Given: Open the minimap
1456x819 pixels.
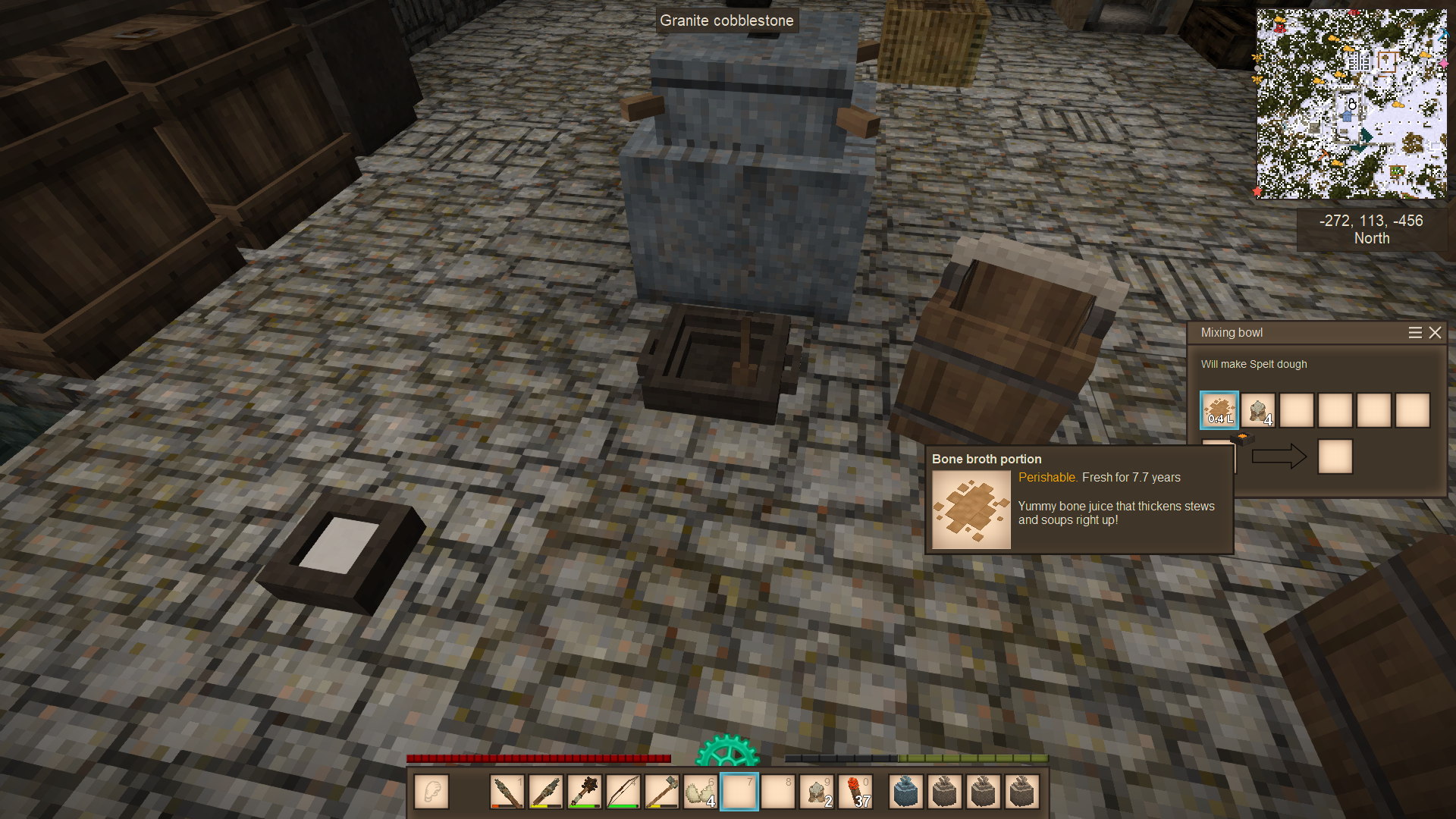Looking at the screenshot, I should (1351, 104).
